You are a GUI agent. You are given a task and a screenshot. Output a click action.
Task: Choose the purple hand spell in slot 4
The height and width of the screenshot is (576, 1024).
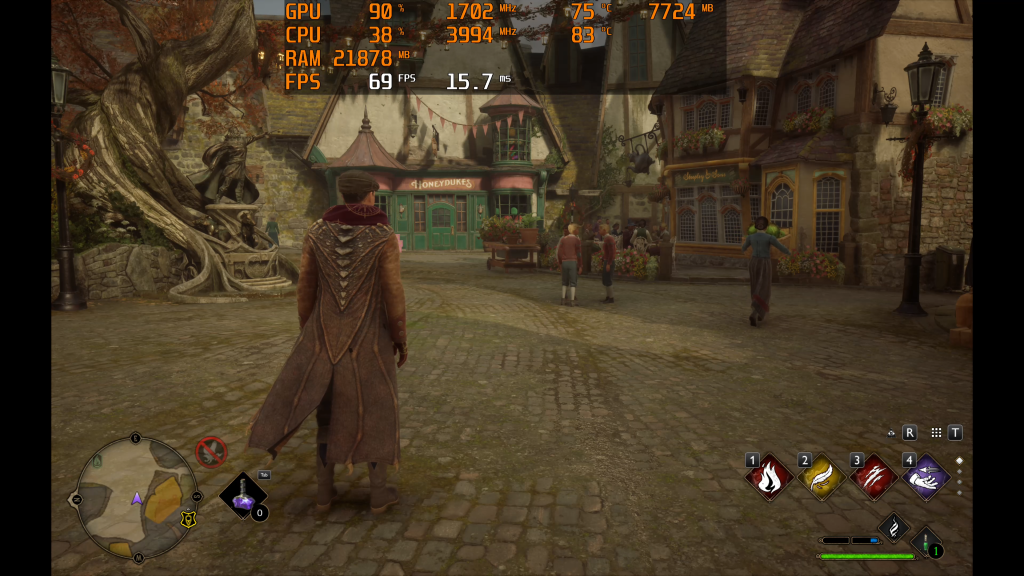click(x=925, y=477)
